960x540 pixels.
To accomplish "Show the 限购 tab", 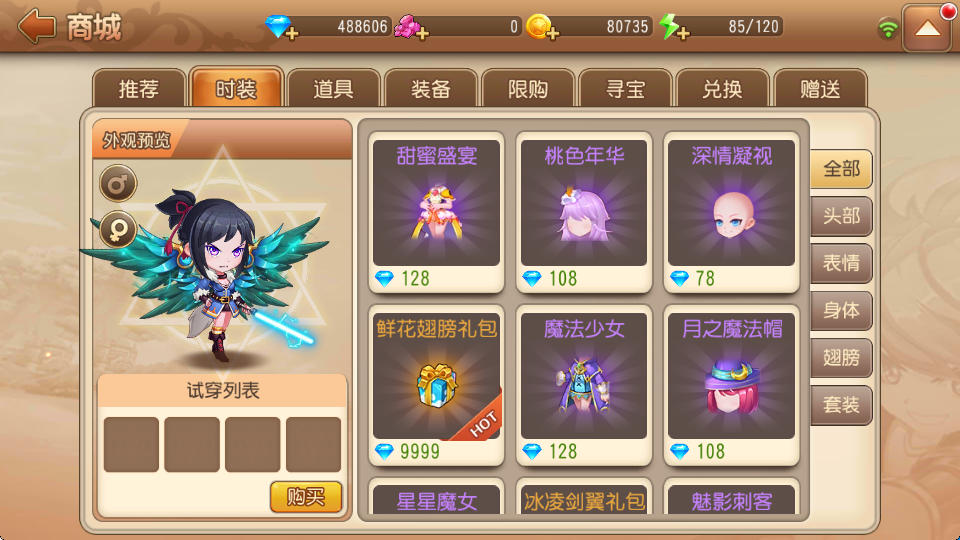I will click(528, 89).
